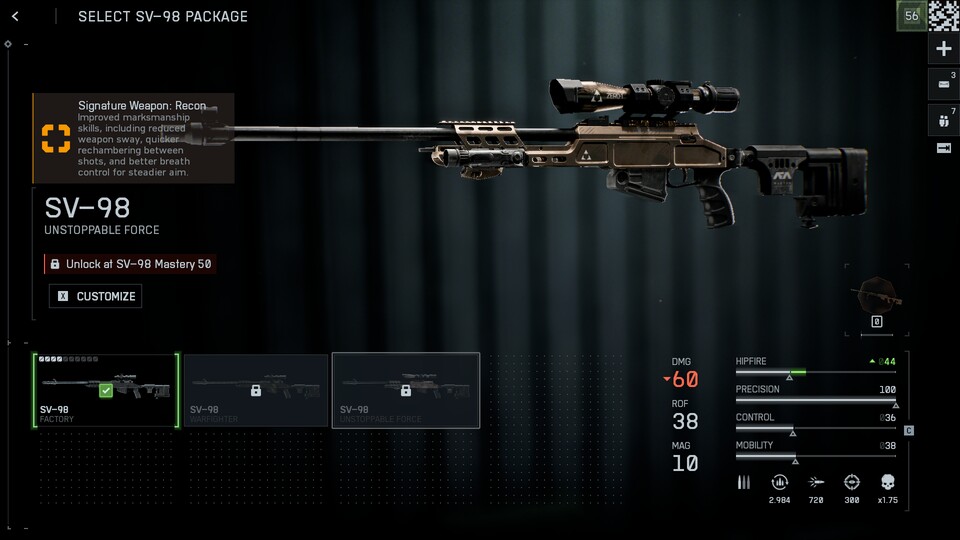Click the plus button in the sidebar
This screenshot has width=960, height=540.
944,49
